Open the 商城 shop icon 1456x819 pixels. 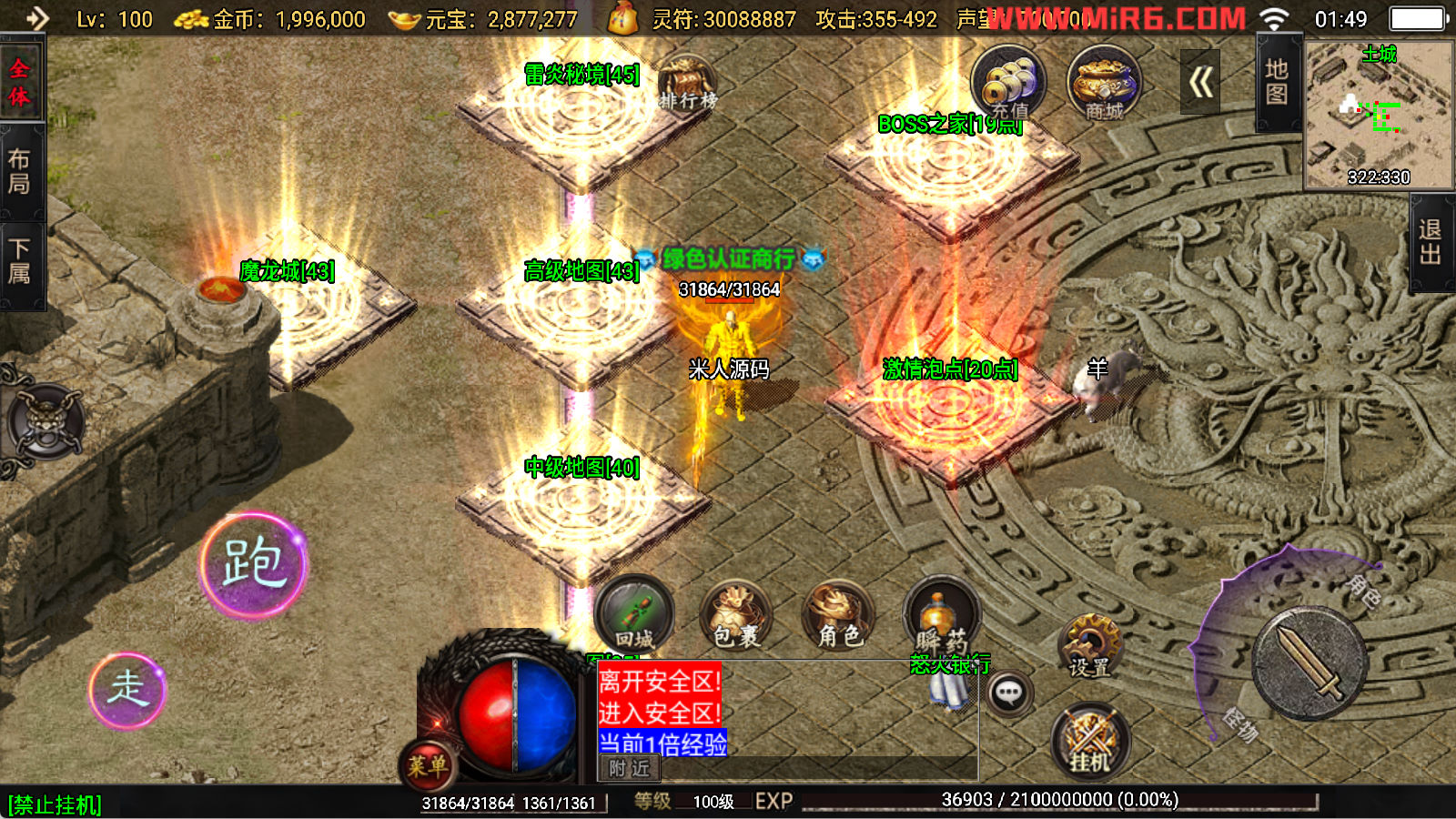(x=1104, y=84)
